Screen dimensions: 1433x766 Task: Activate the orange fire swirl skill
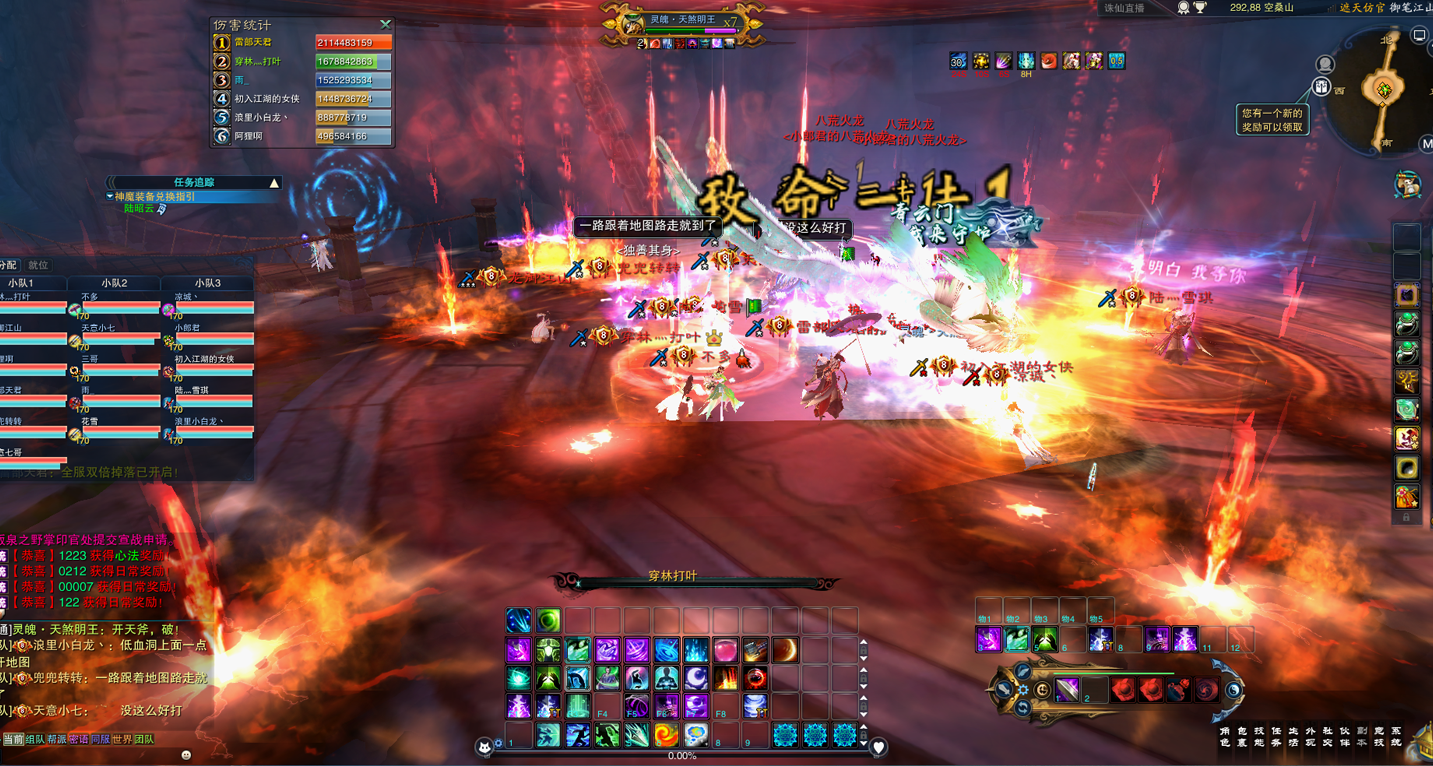pos(666,736)
